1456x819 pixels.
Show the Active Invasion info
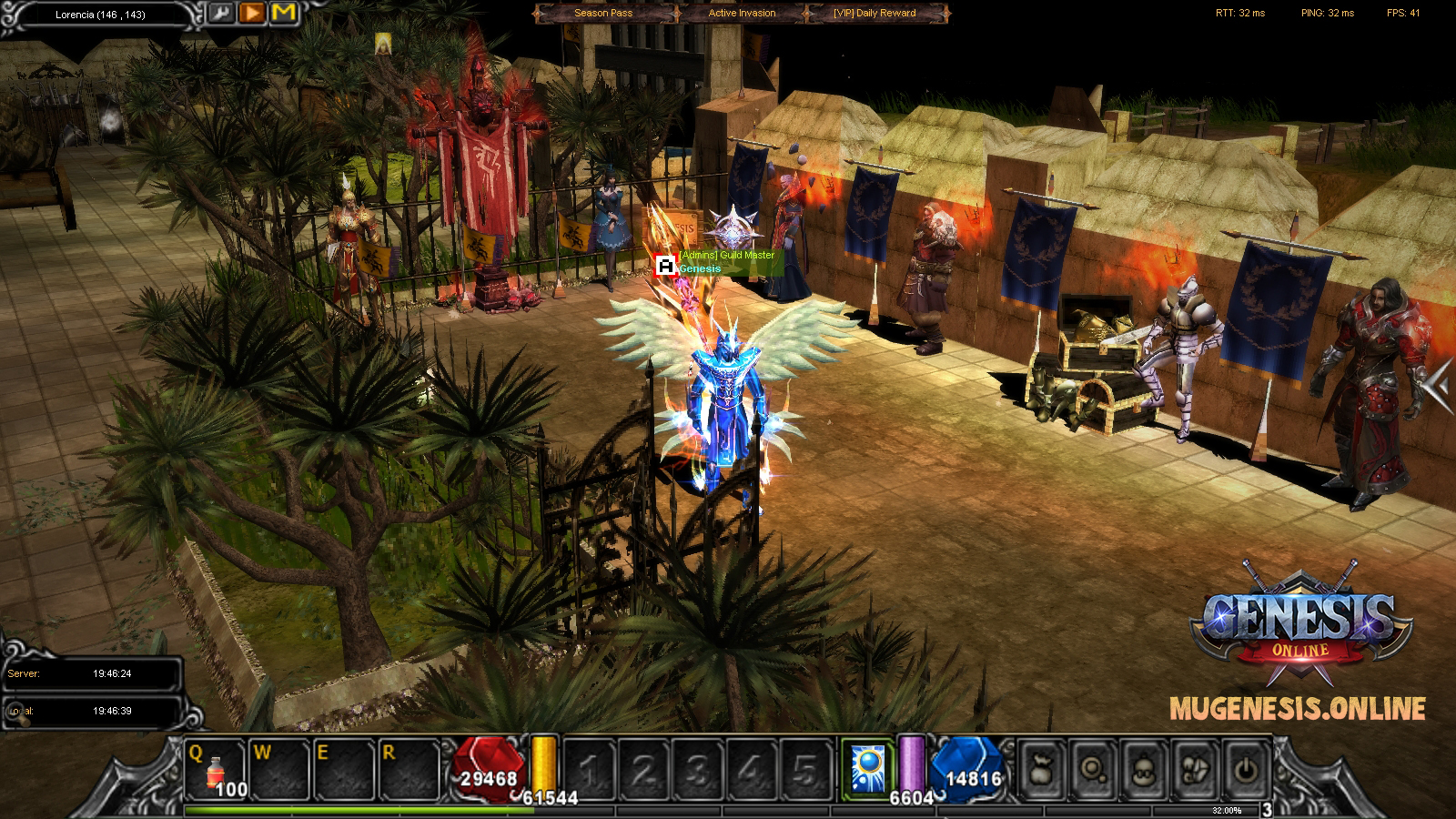pyautogui.click(x=742, y=13)
